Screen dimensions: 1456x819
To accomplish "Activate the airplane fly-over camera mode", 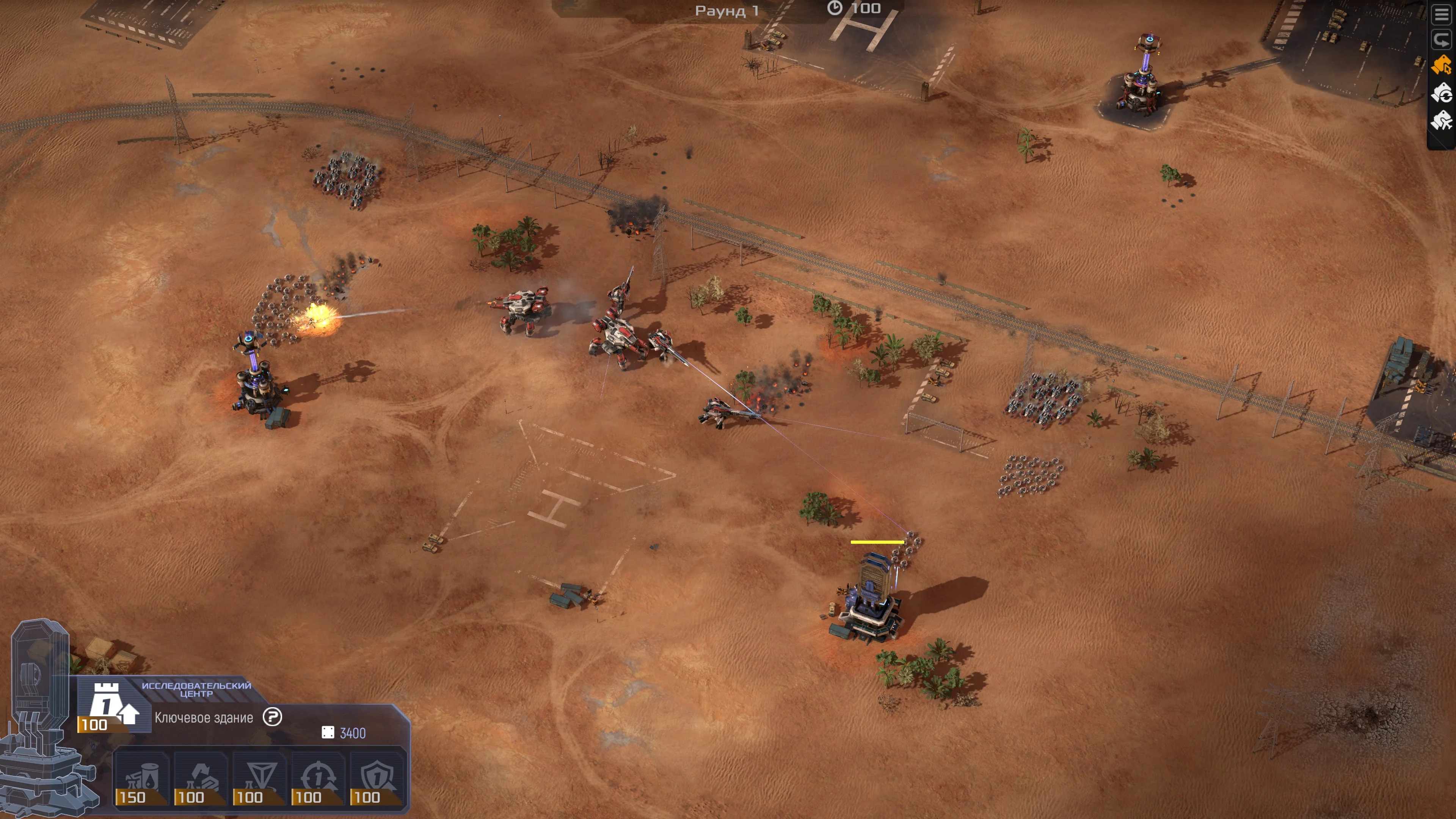I will pyautogui.click(x=1442, y=120).
